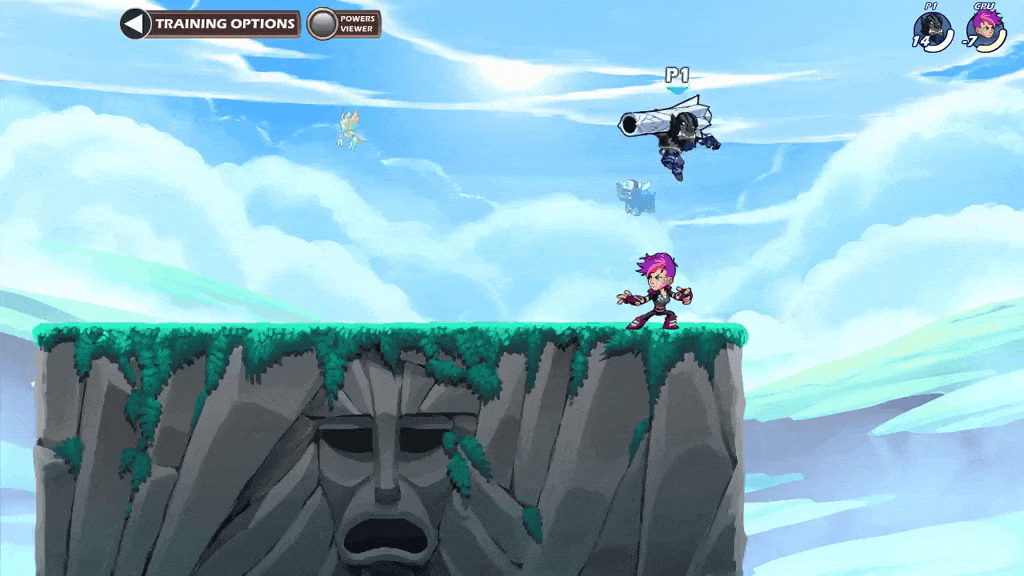The height and width of the screenshot is (576, 1024).
Task: Open the Training Options menu
Action: (x=211, y=24)
